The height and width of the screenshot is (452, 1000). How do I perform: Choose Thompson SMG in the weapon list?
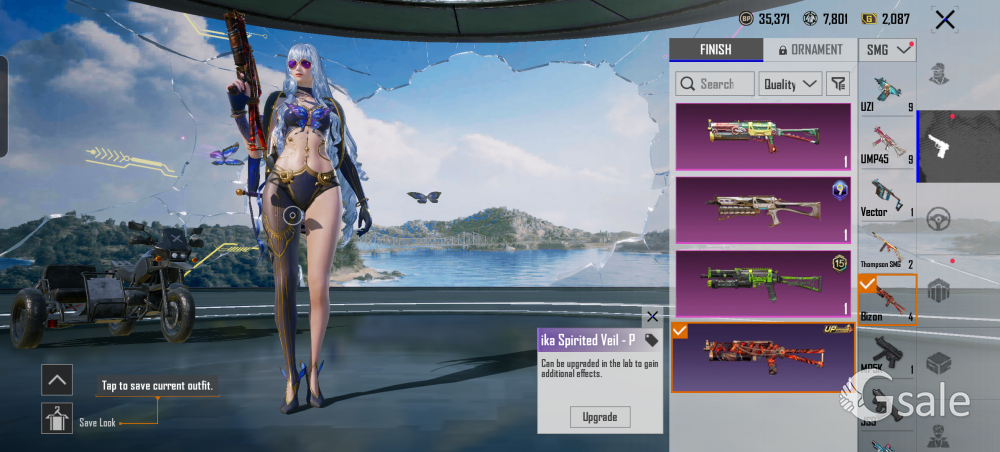coord(887,250)
